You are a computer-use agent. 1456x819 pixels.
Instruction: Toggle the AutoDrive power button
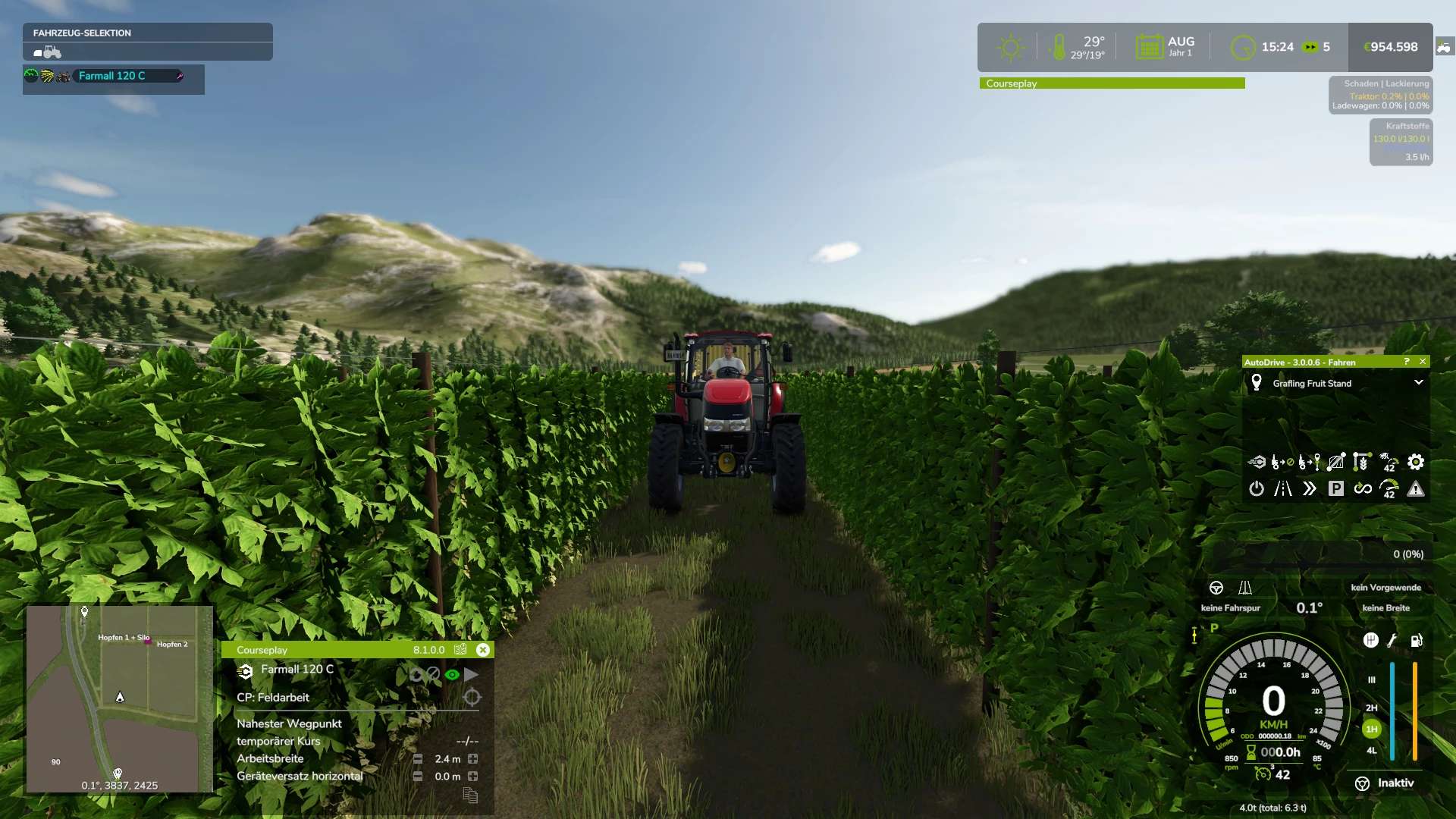point(1257,489)
